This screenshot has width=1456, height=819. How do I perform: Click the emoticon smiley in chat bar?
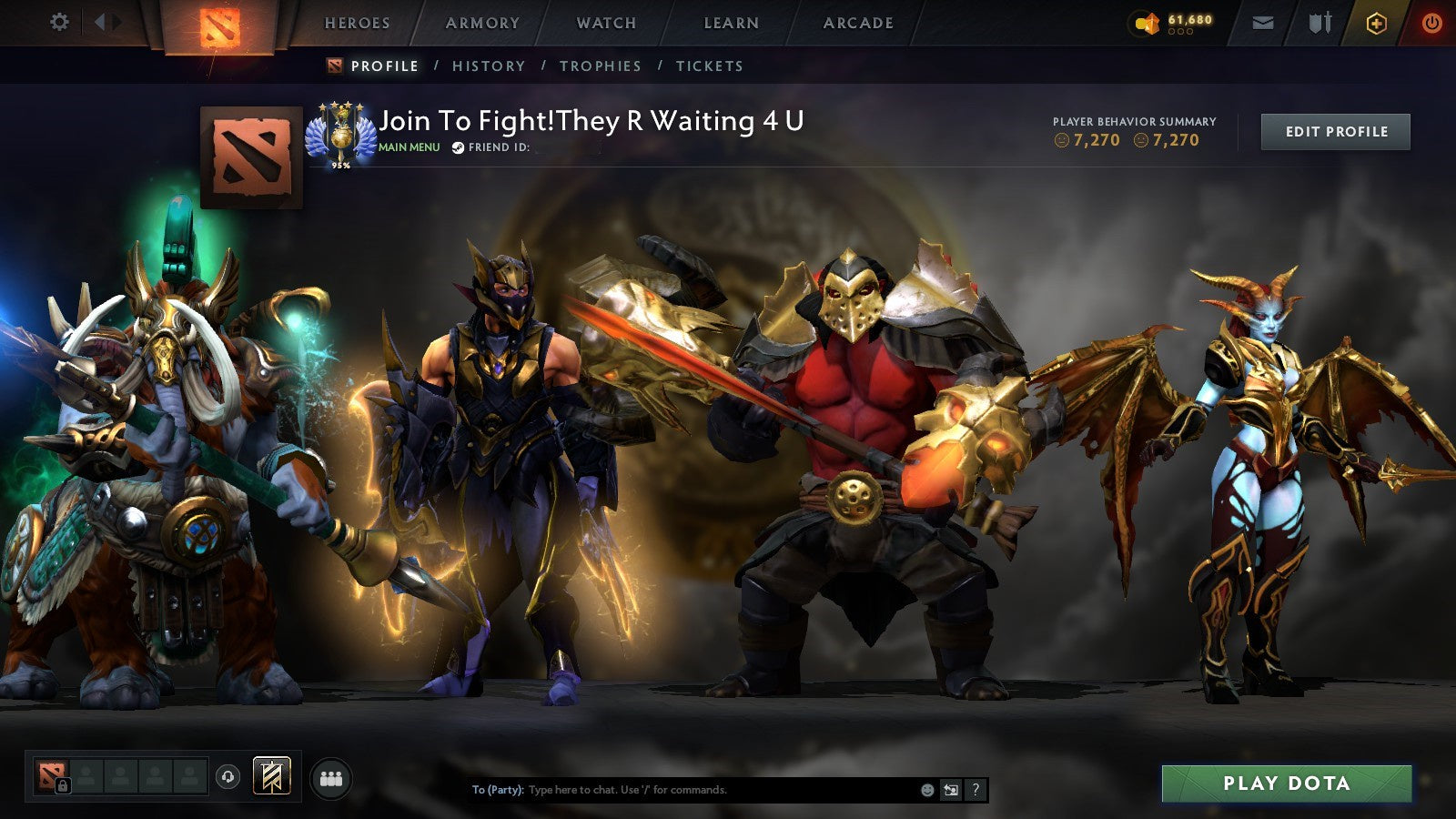click(927, 790)
